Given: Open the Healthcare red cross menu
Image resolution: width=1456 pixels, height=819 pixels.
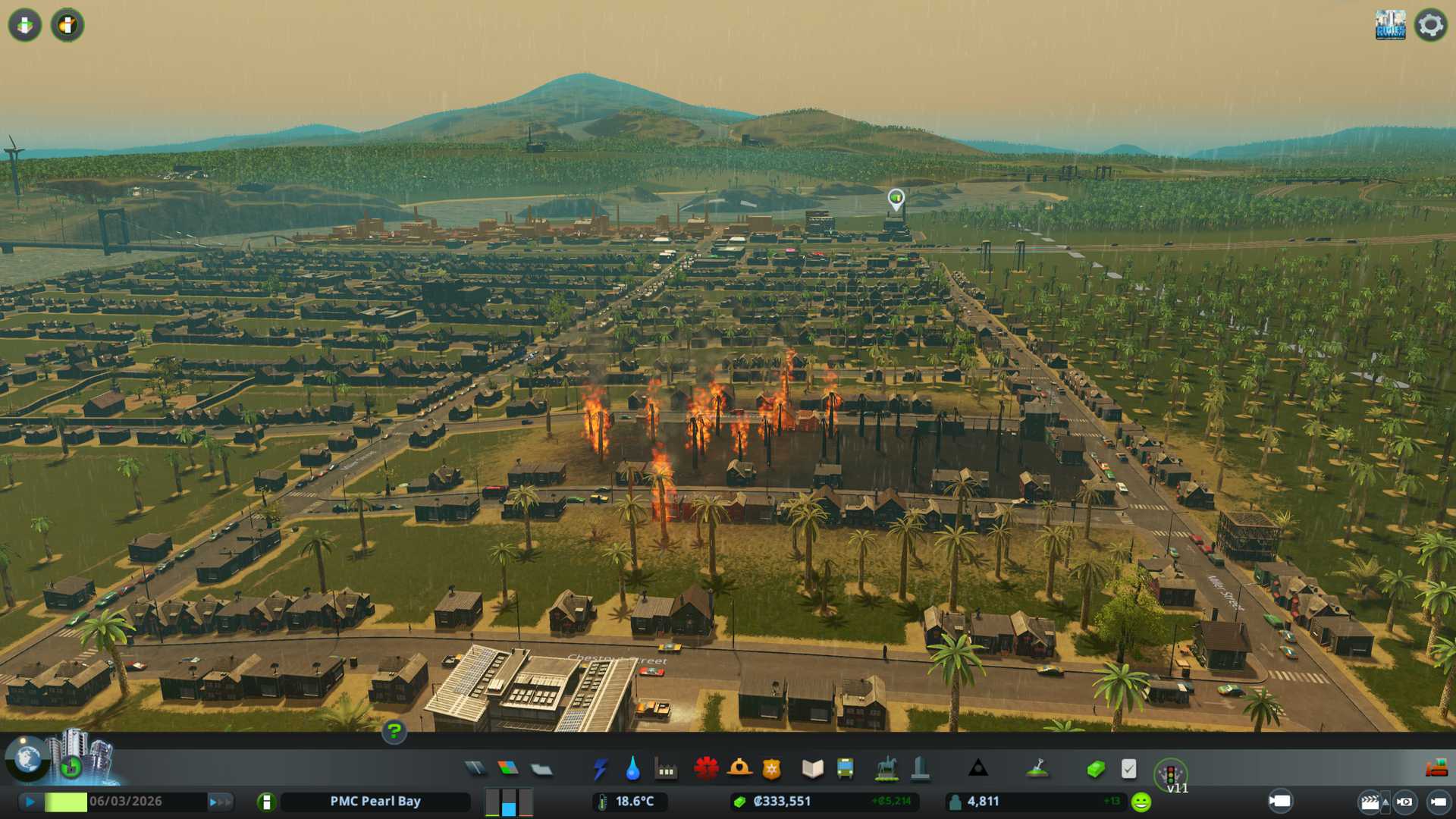Looking at the screenshot, I should [706, 769].
